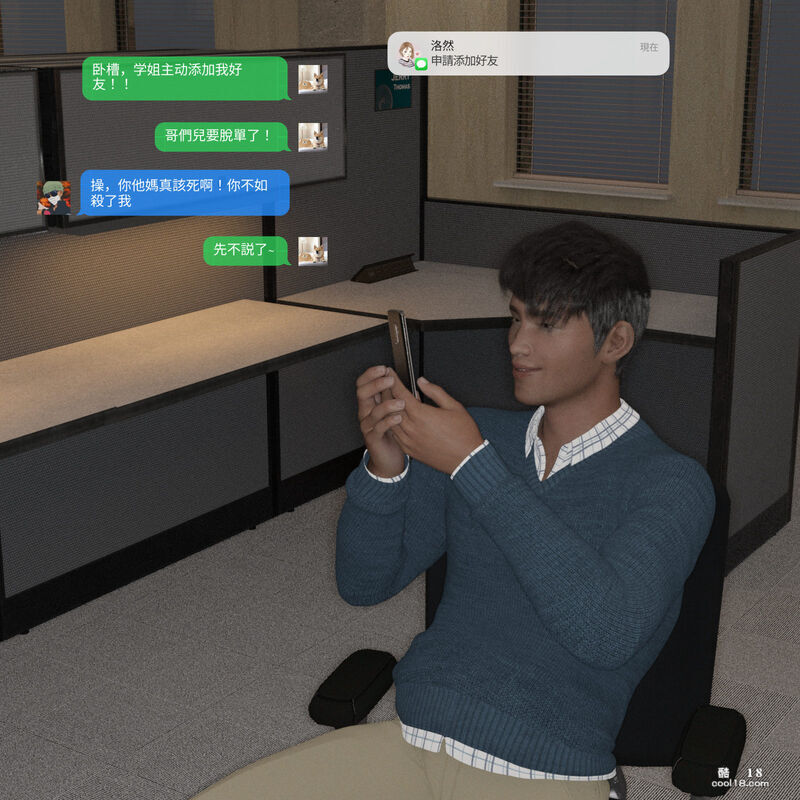The width and height of the screenshot is (800, 800).
Task: Click the sender avatar beside the 先不説了~ message
Action: coord(312,250)
